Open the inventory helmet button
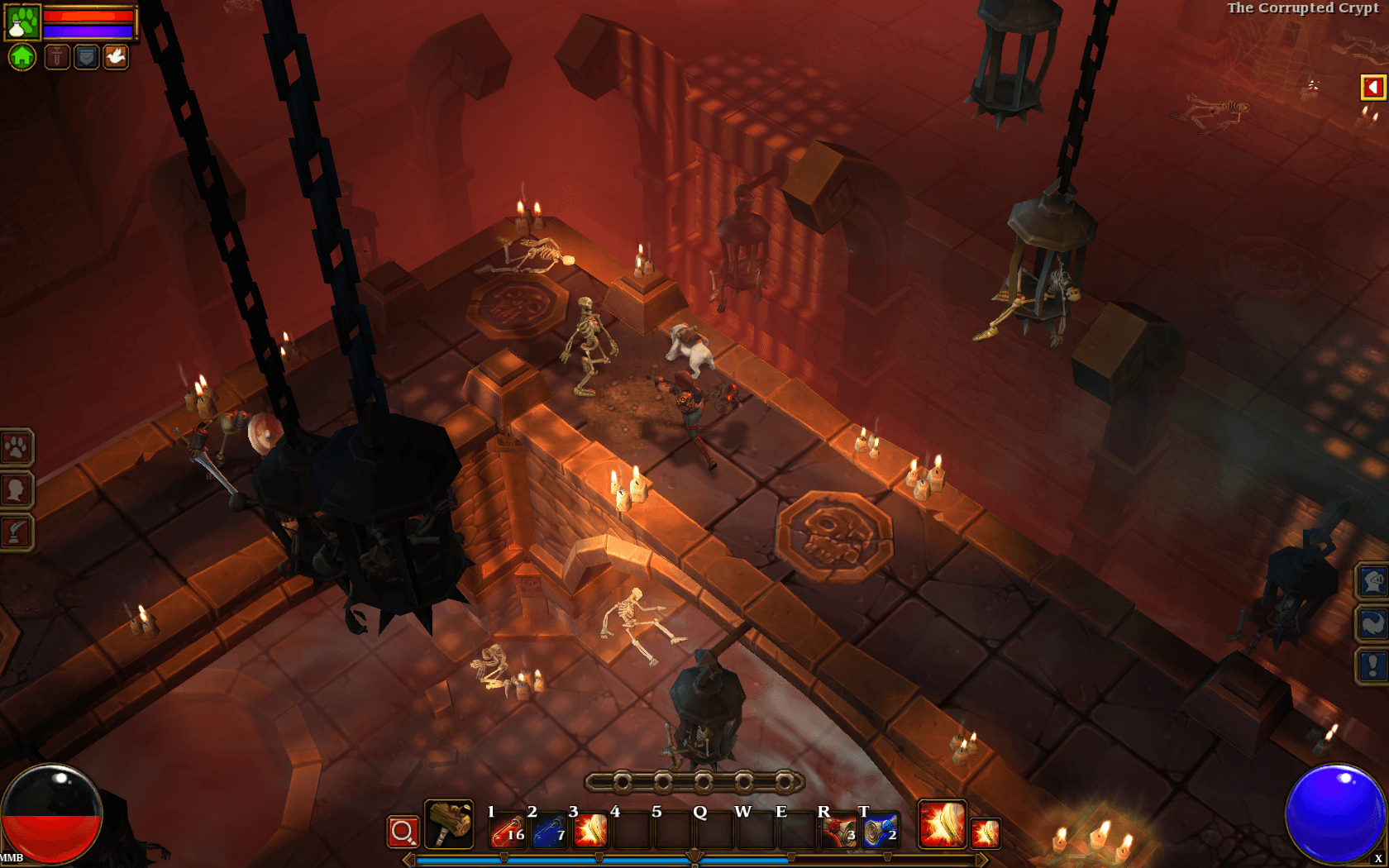Screen dimensions: 1389x868 tap(1372, 582)
